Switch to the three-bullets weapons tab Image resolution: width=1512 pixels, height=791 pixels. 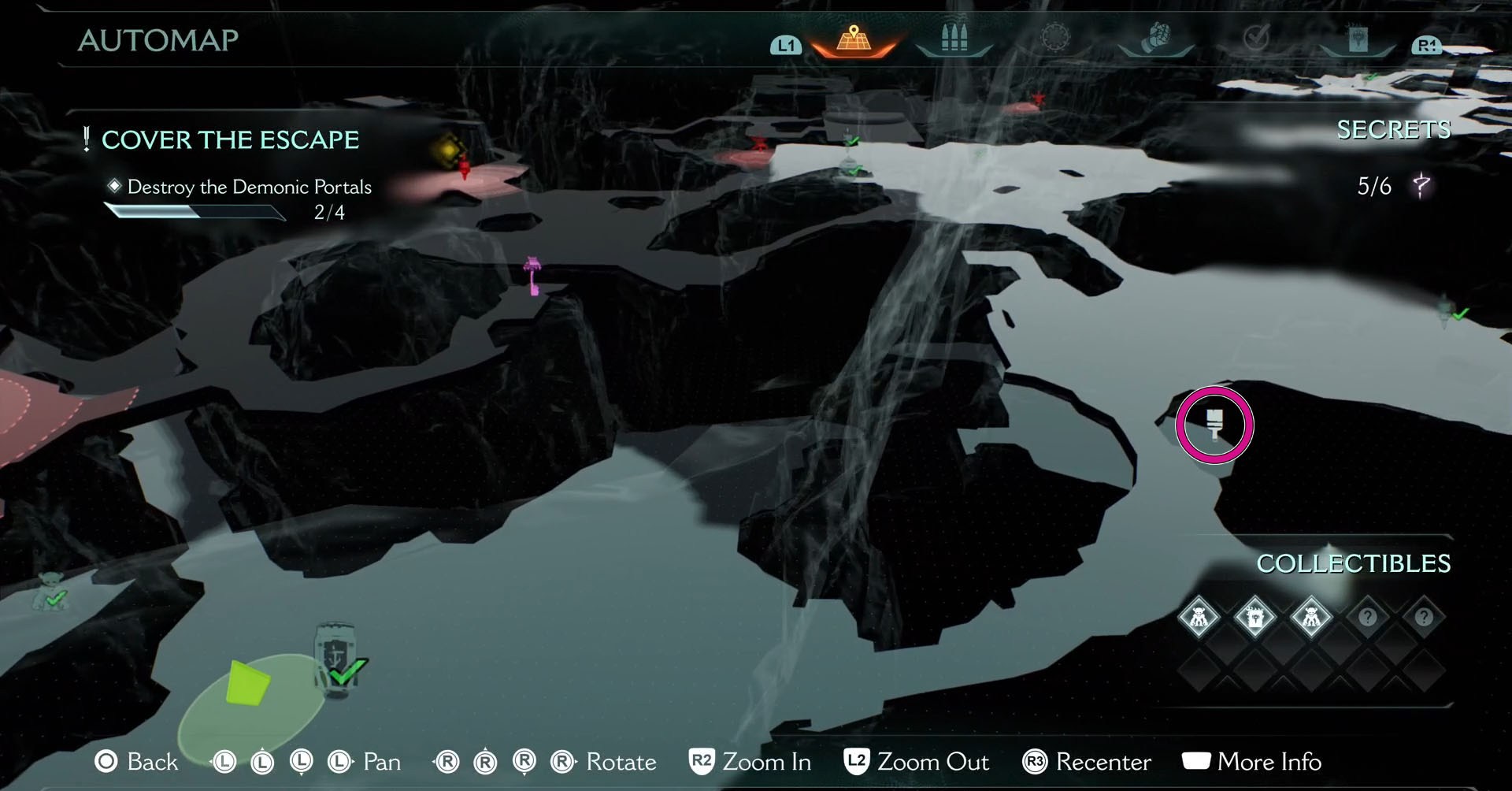tap(954, 39)
